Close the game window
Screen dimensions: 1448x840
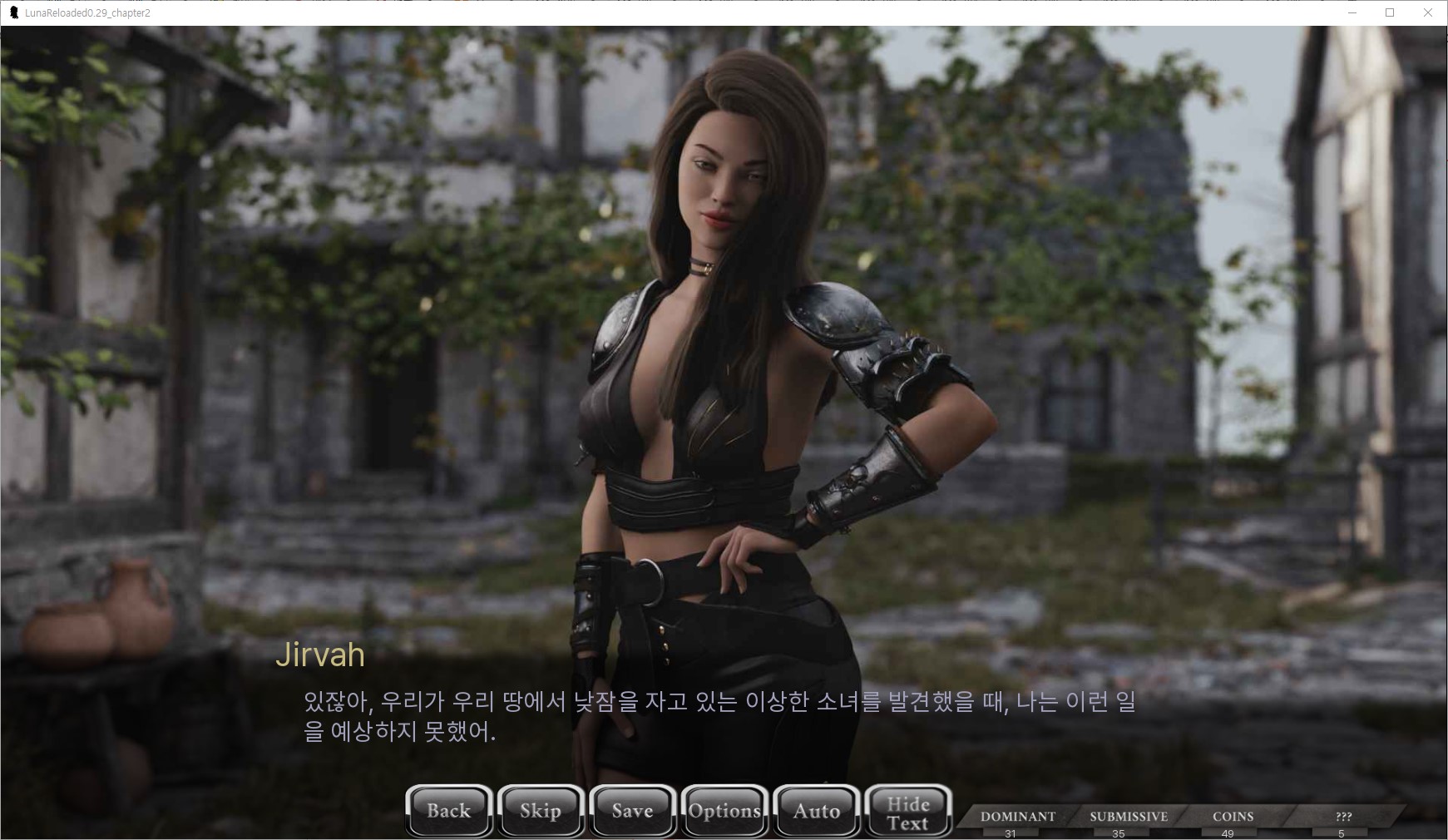[x=1427, y=12]
